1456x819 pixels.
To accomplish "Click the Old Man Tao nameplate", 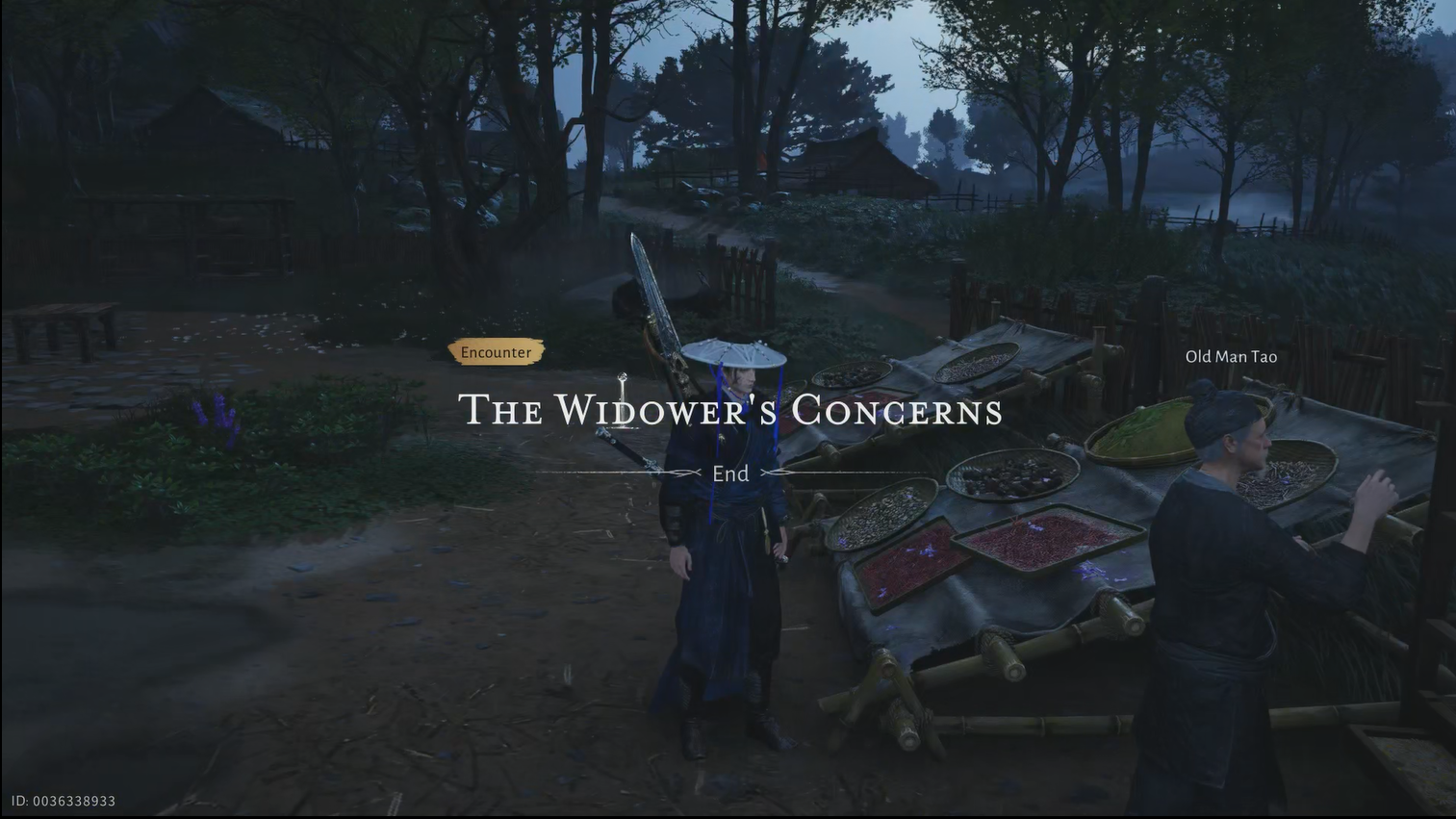I will (1231, 356).
